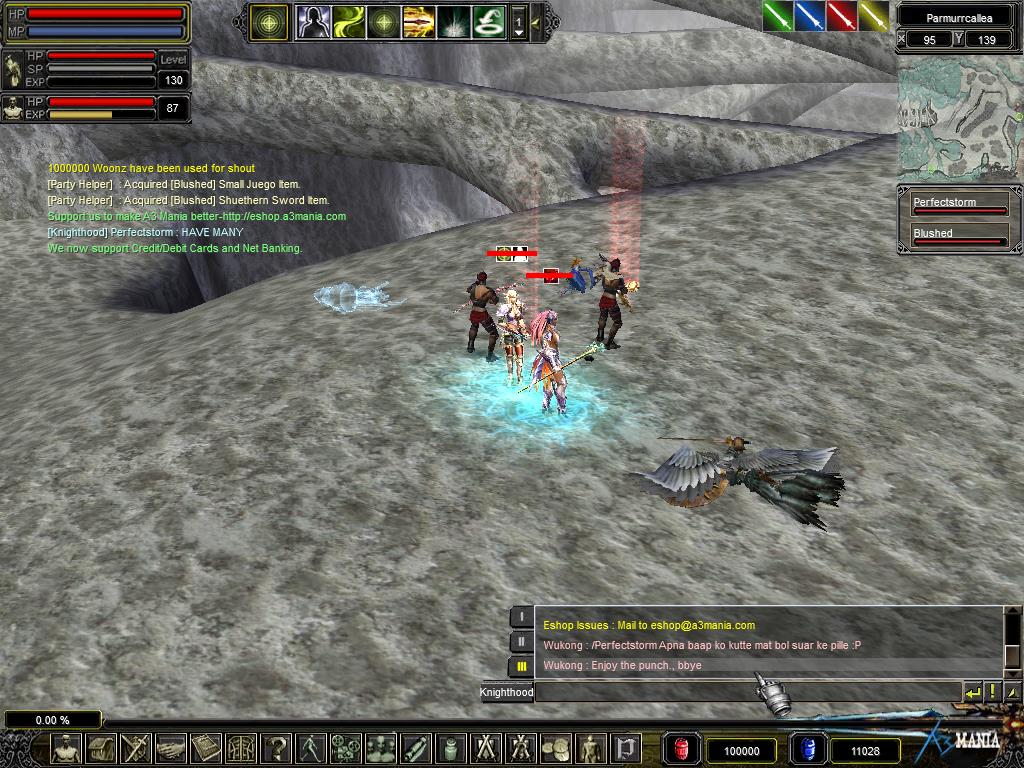The width and height of the screenshot is (1024, 768).
Task: Select the yellow sword stance icon
Action: click(x=873, y=16)
